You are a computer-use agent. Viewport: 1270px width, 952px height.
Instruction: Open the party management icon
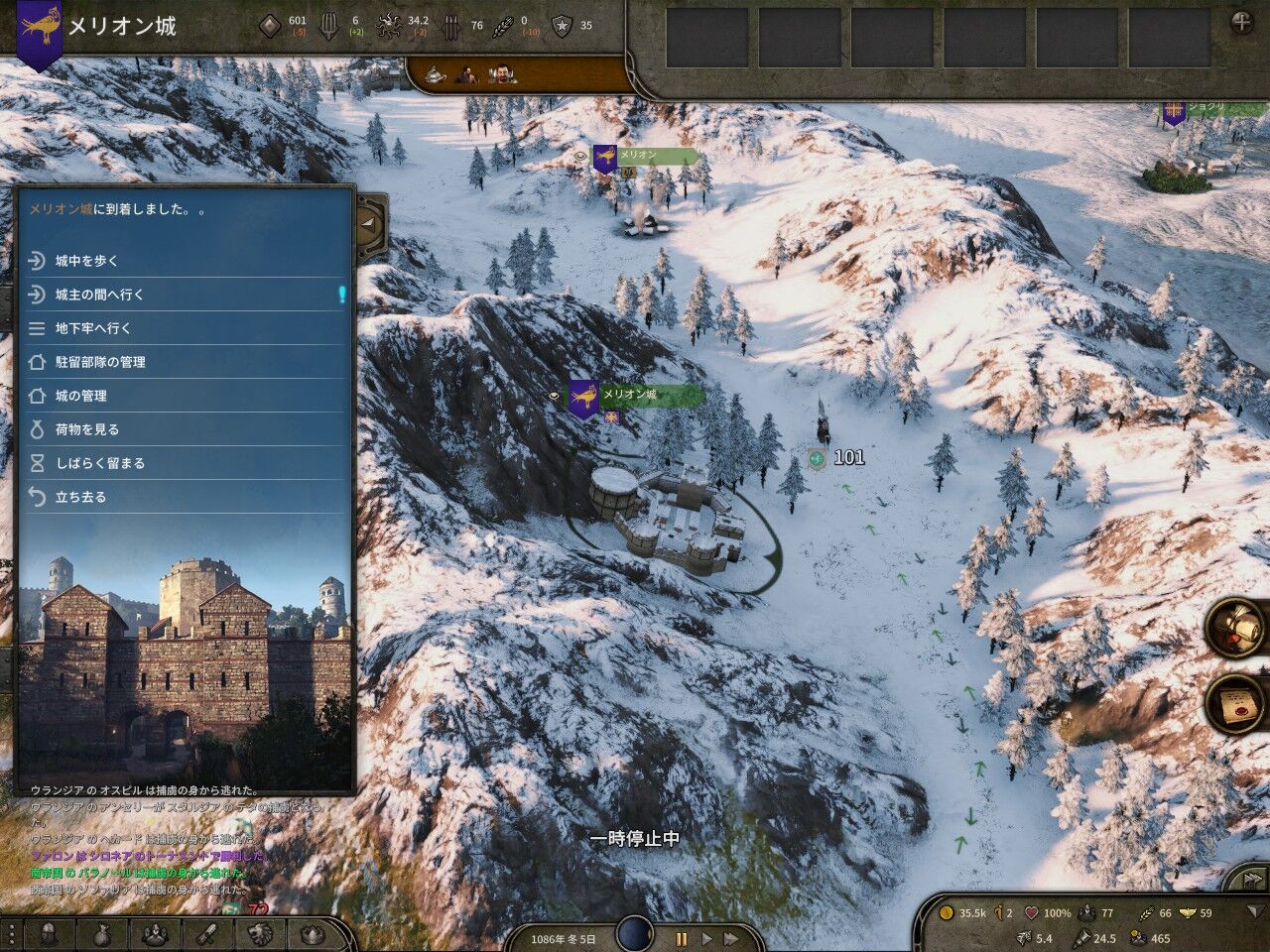tap(156, 934)
